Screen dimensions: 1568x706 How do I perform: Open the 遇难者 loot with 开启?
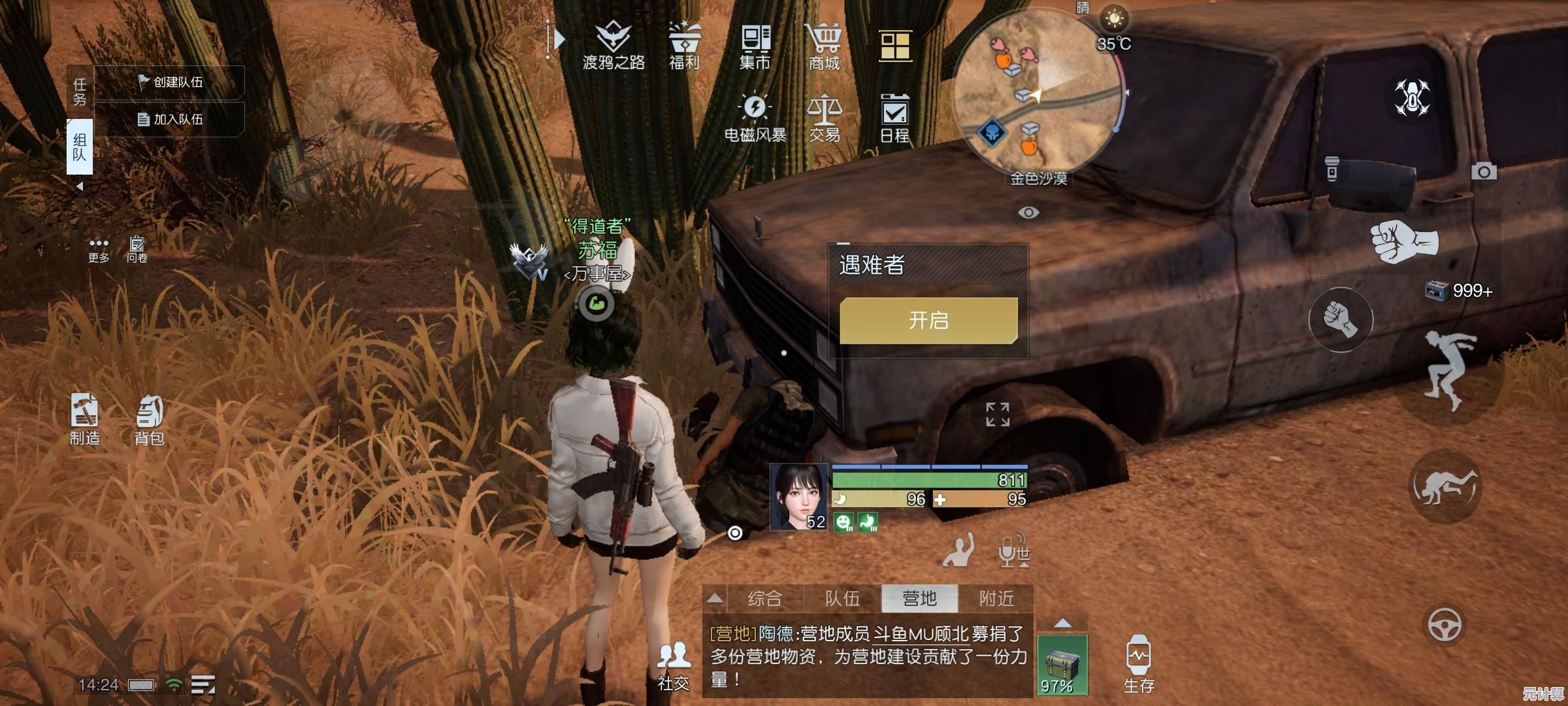point(928,320)
